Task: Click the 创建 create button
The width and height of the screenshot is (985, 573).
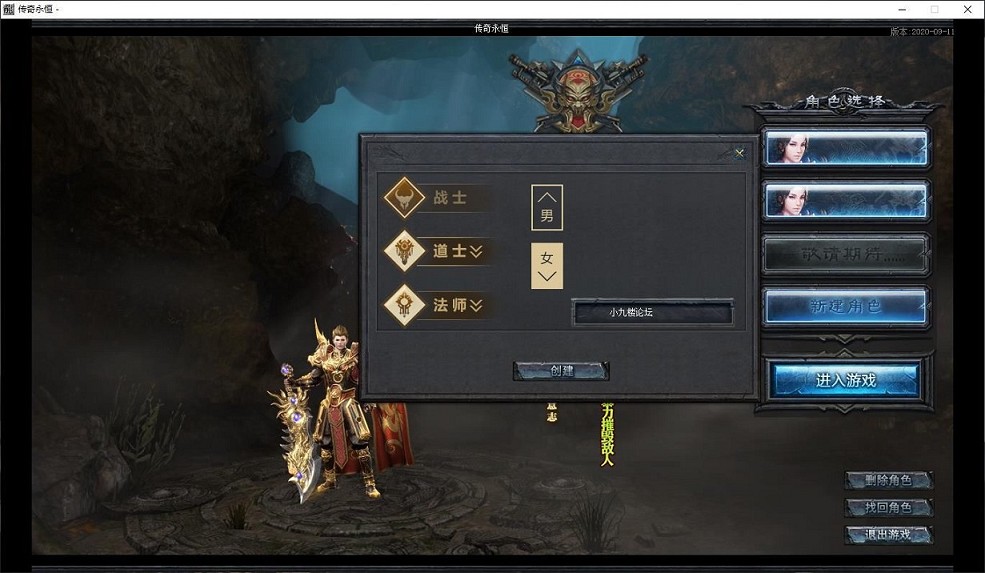Action: (561, 371)
